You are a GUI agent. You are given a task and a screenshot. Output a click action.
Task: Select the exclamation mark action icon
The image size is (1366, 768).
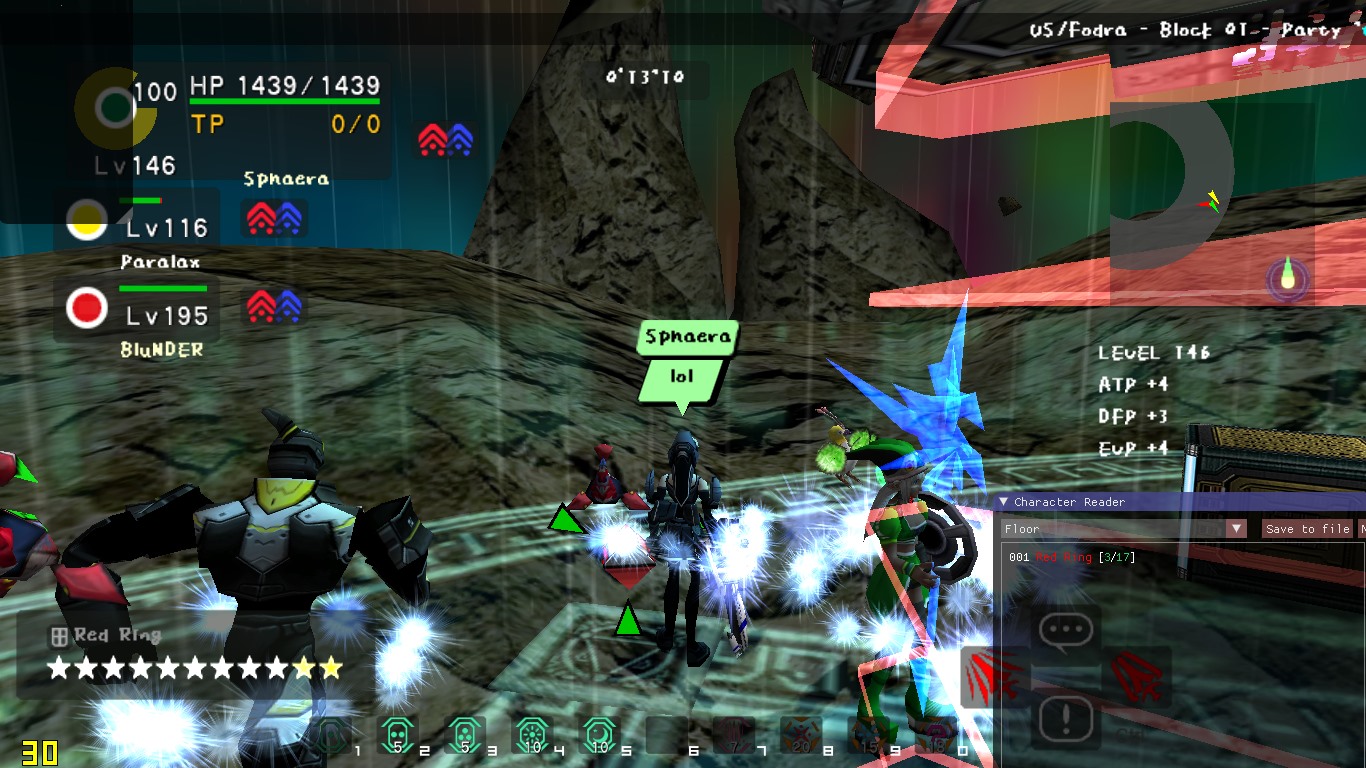[1066, 719]
